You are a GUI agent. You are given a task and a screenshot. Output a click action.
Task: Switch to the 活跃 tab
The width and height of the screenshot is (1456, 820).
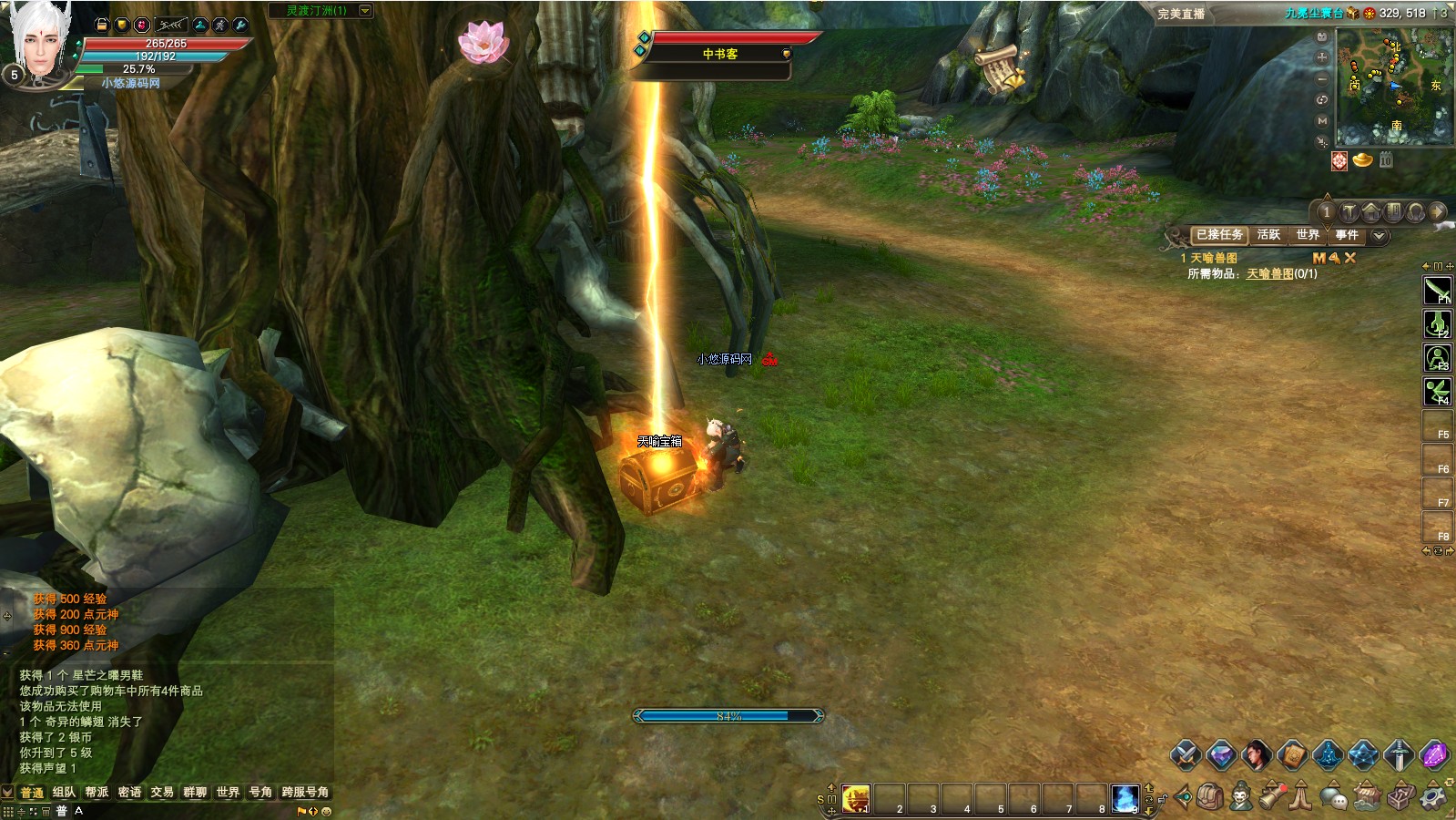1268,235
